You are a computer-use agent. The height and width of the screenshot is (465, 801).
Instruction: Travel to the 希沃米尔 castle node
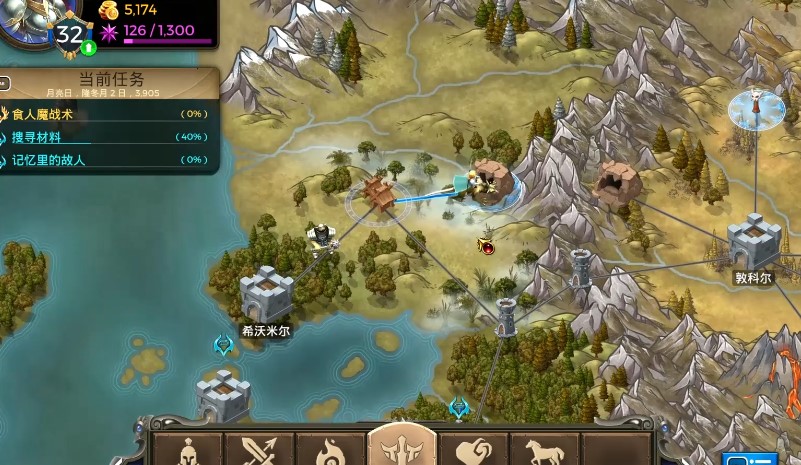click(x=266, y=294)
